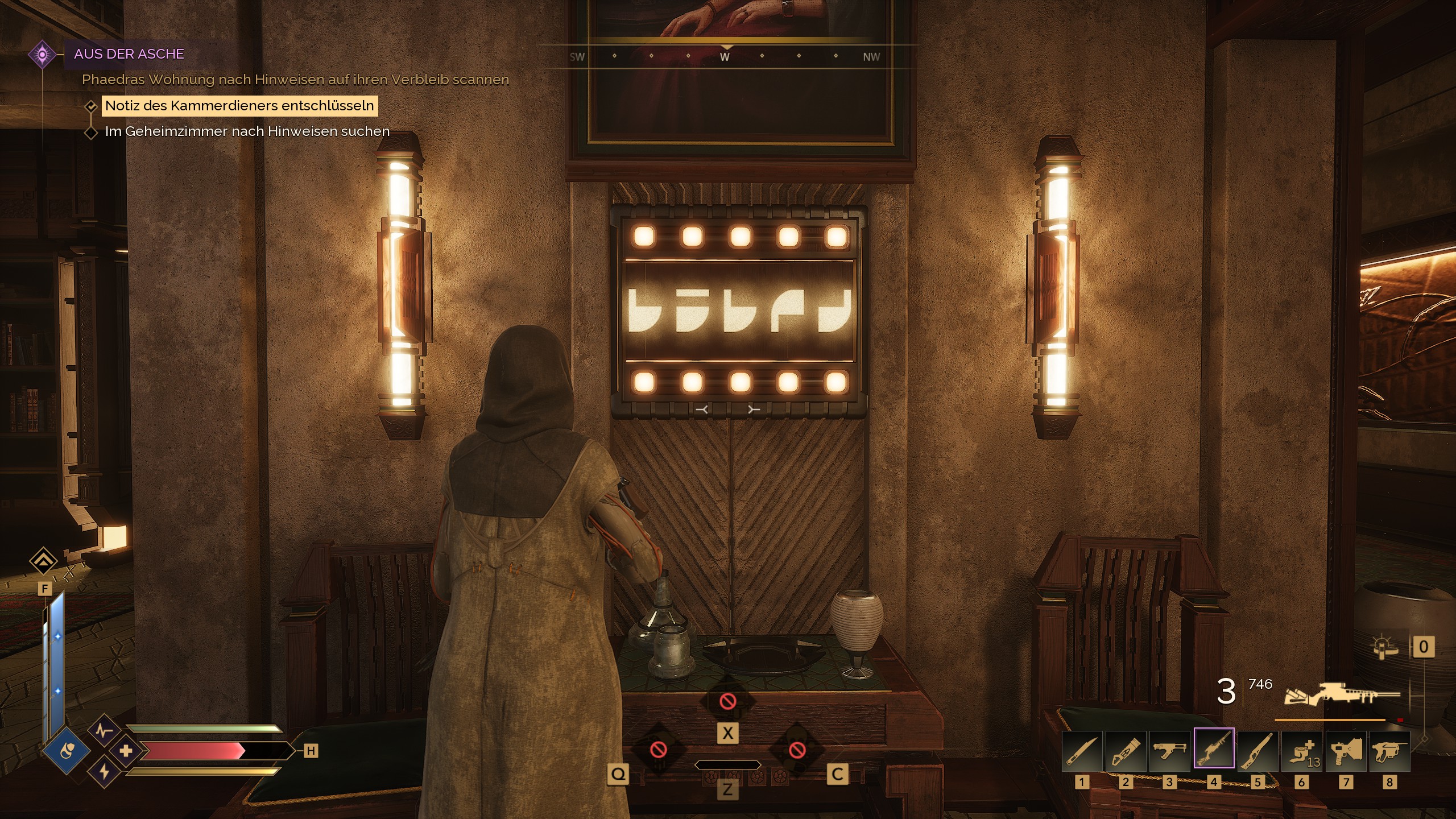This screenshot has height=819, width=1456.
Task: Click the compass strip's W heading
Action: (725, 57)
